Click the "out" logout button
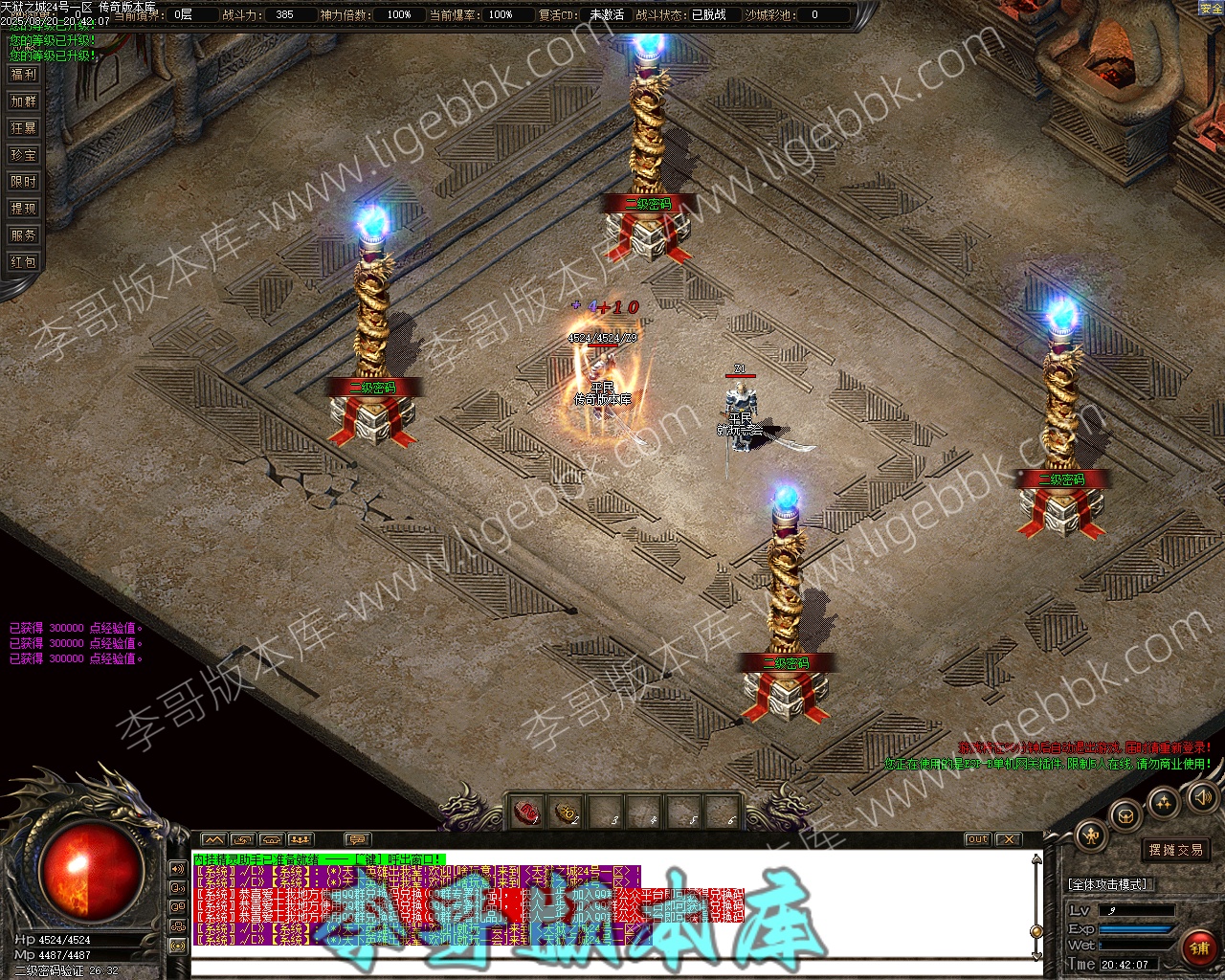The height and width of the screenshot is (980, 1225). (977, 839)
